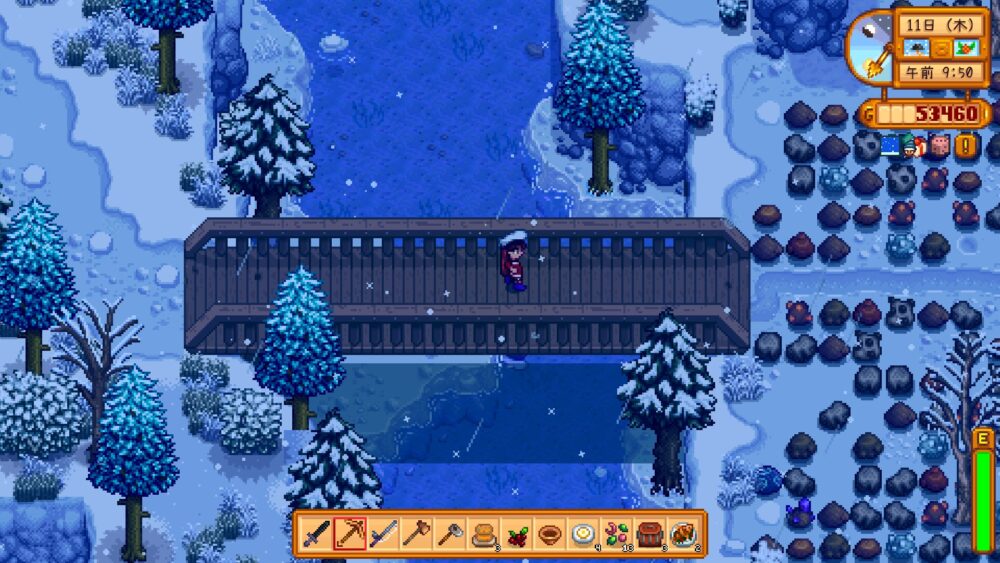Choose the brown chest-shaped item slot
The image size is (1000, 563).
tap(649, 534)
